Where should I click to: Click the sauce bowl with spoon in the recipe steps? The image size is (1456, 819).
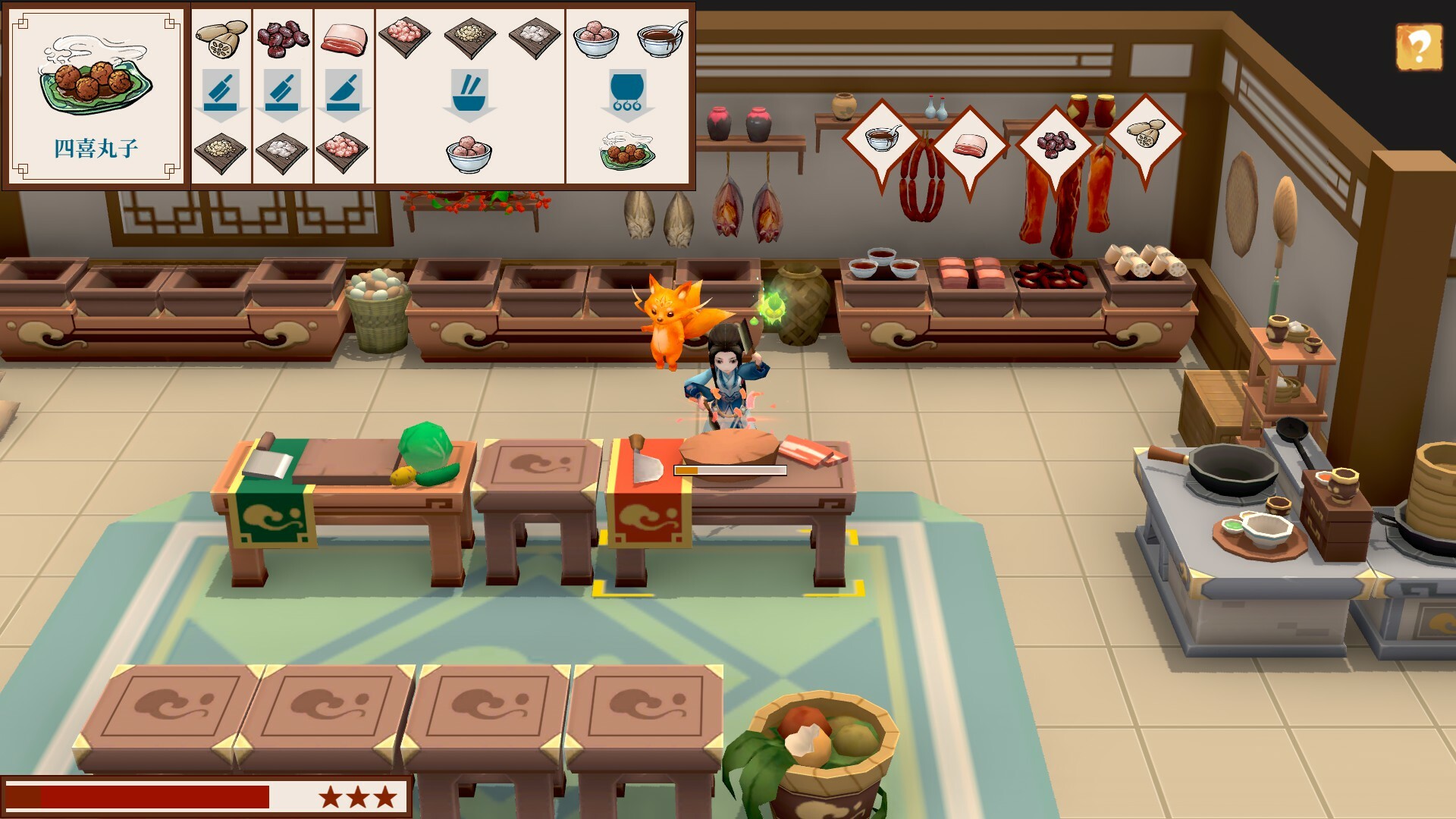tap(661, 38)
